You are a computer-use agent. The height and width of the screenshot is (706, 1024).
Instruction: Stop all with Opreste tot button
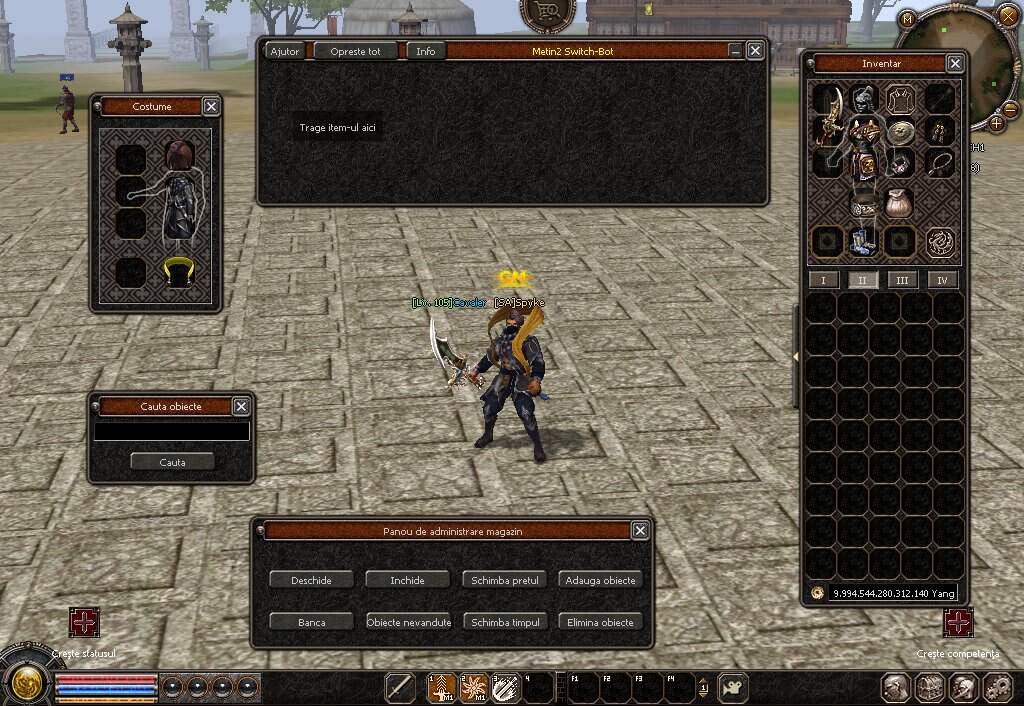click(x=355, y=51)
